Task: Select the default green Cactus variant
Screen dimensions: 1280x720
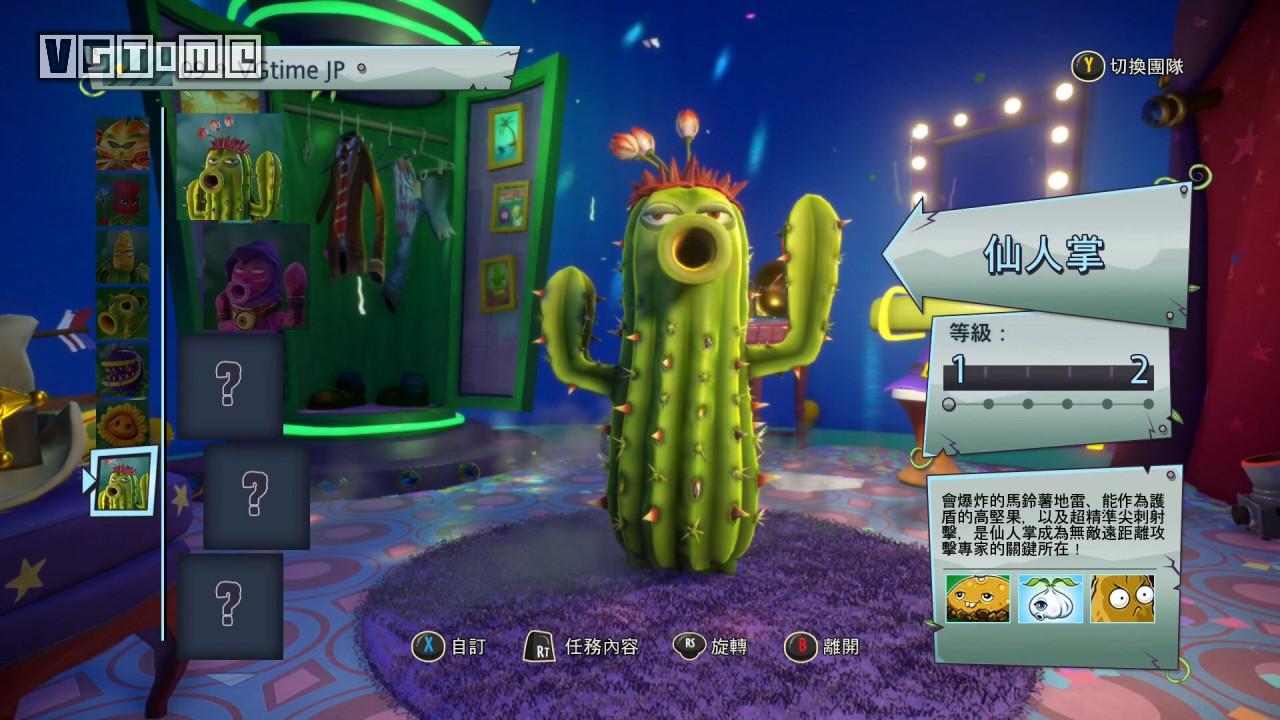Action: tap(230, 167)
